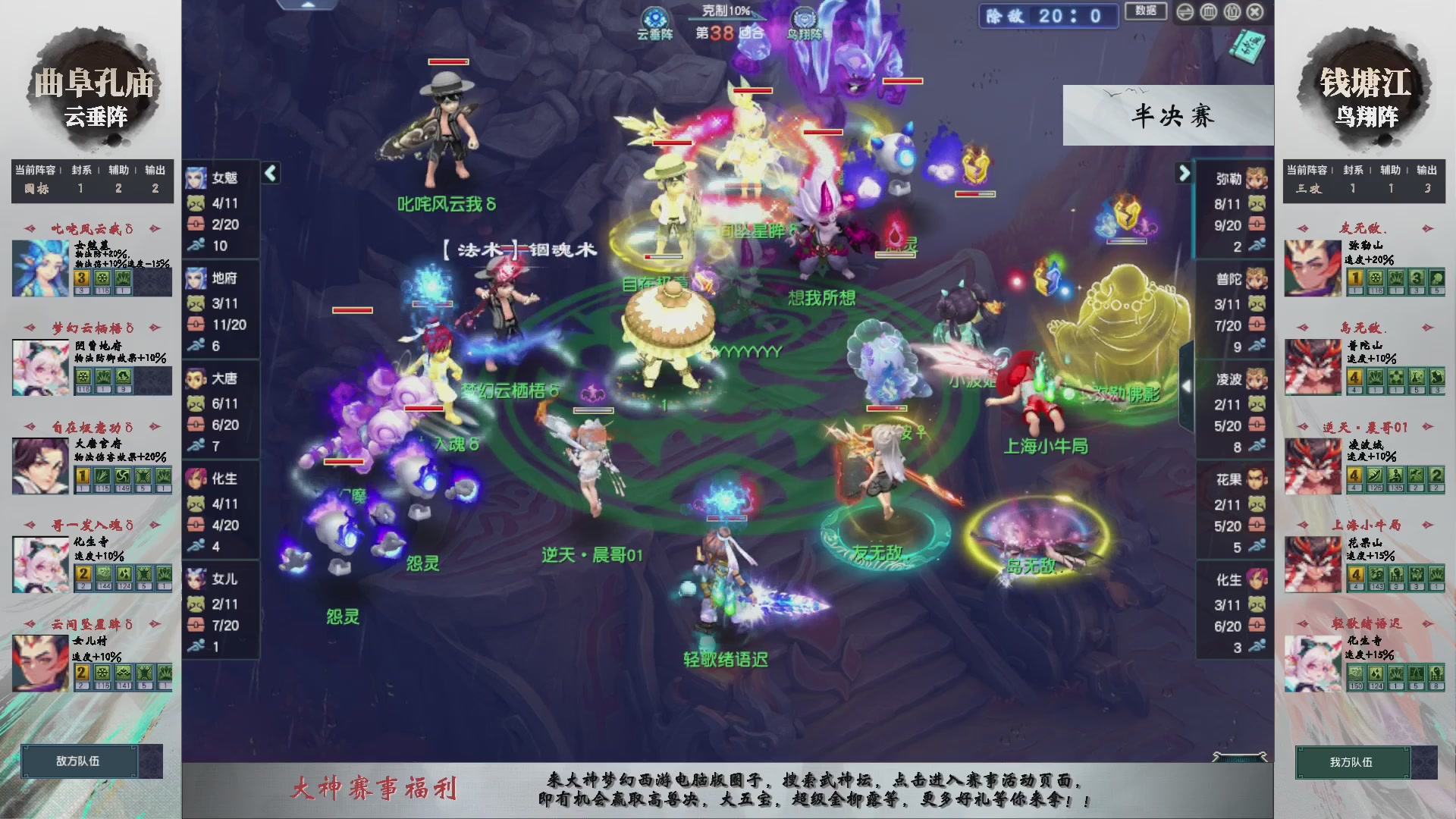
Task: Click the 当前阵容 header on the right panel
Action: tap(1307, 171)
